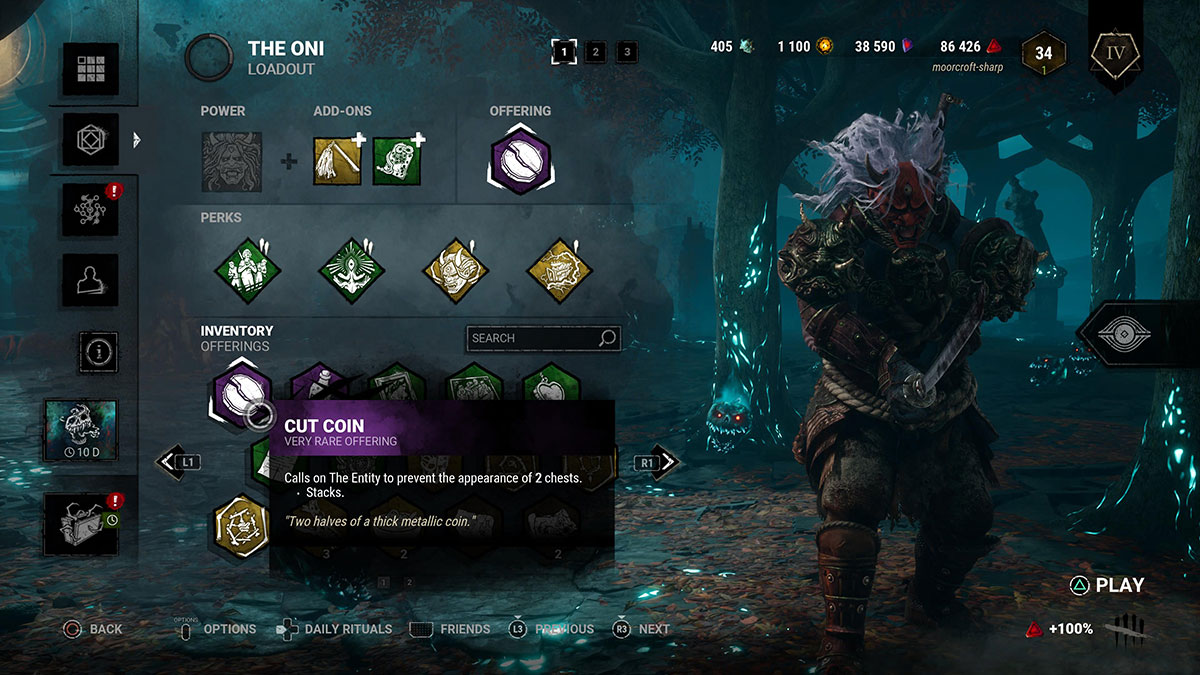1200x675 pixels.
Task: Choose the first green perk slot
Action: [249, 270]
